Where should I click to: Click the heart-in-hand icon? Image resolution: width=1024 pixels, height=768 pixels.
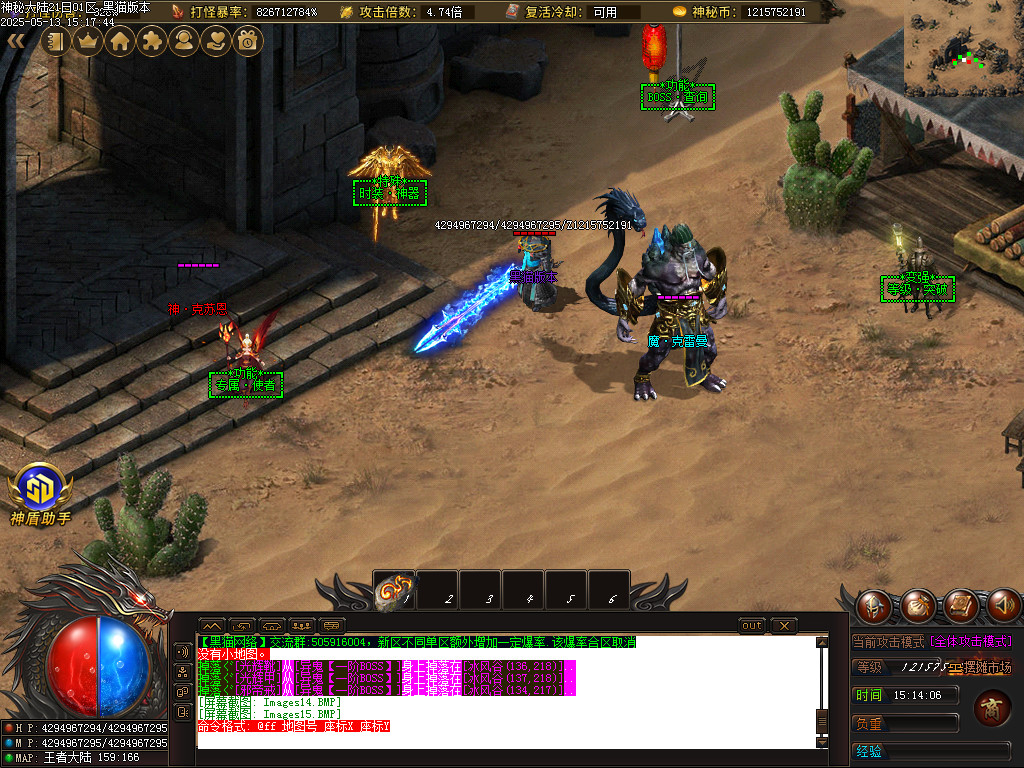click(216, 41)
